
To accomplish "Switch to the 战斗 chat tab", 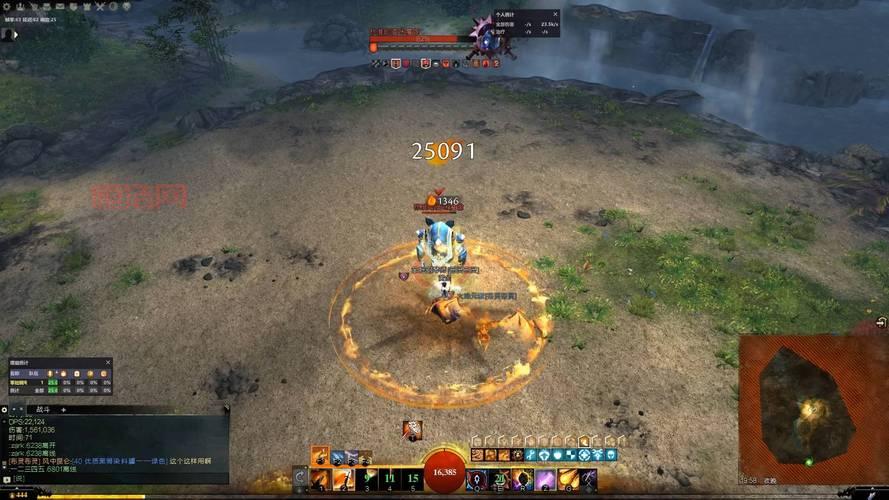I will click(43, 410).
